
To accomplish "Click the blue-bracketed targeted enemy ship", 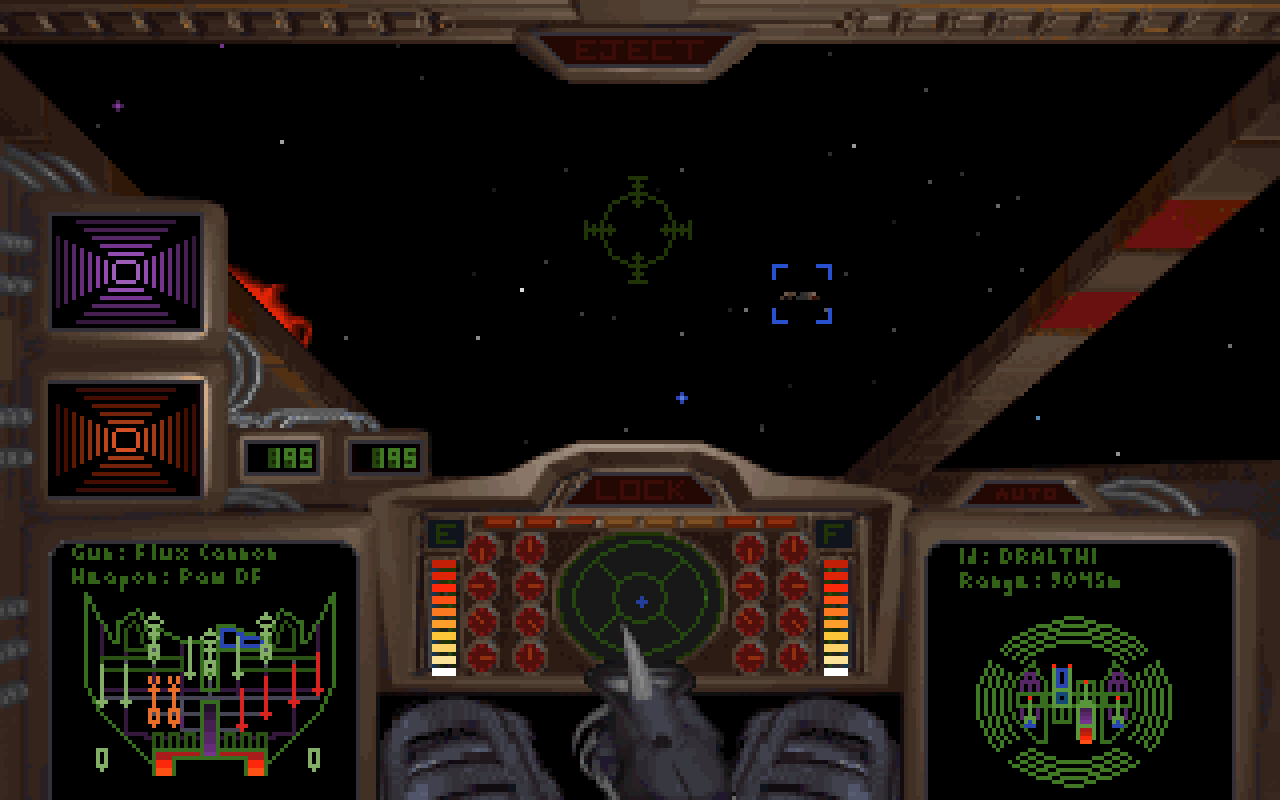I will coord(801,294).
